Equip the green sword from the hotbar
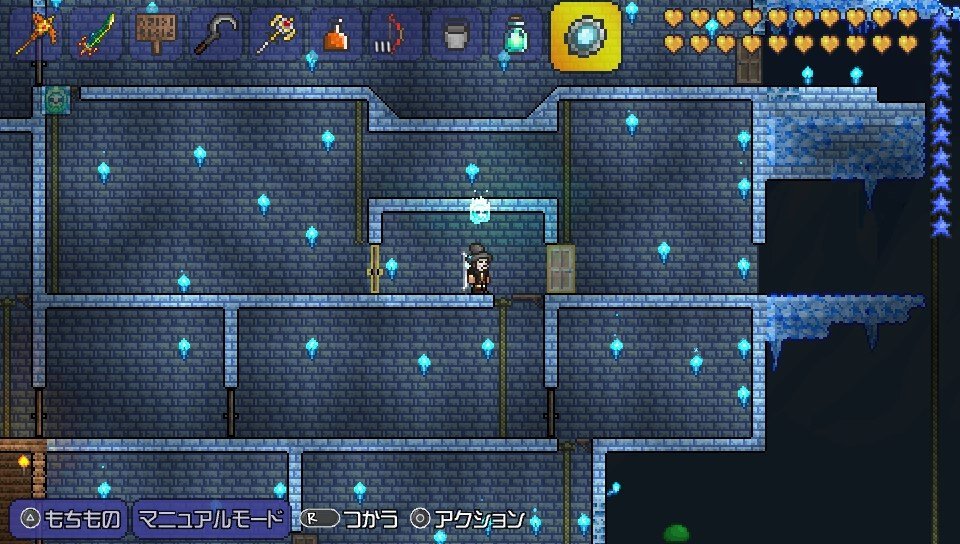Viewport: 960px width, 544px height. click(96, 35)
